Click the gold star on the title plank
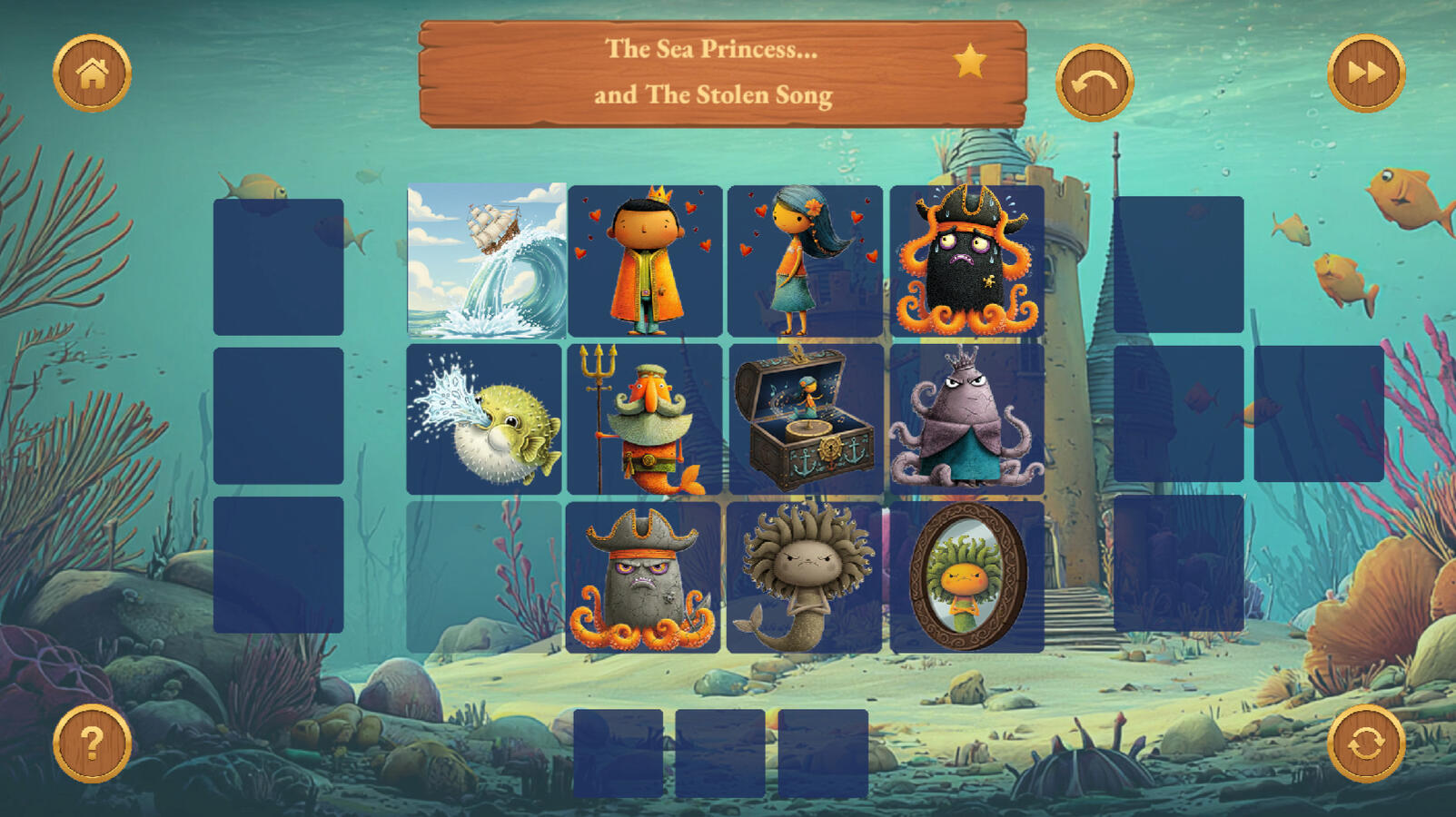The width and height of the screenshot is (1456, 817). 969,62
